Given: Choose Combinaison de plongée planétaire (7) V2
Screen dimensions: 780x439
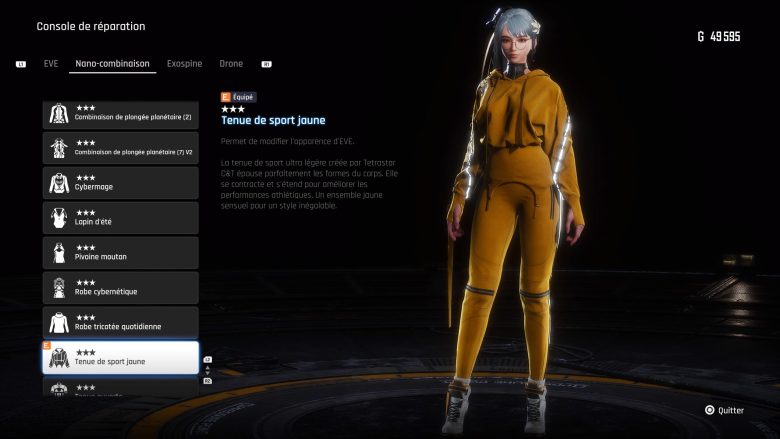Looking at the screenshot, I should (120, 149).
